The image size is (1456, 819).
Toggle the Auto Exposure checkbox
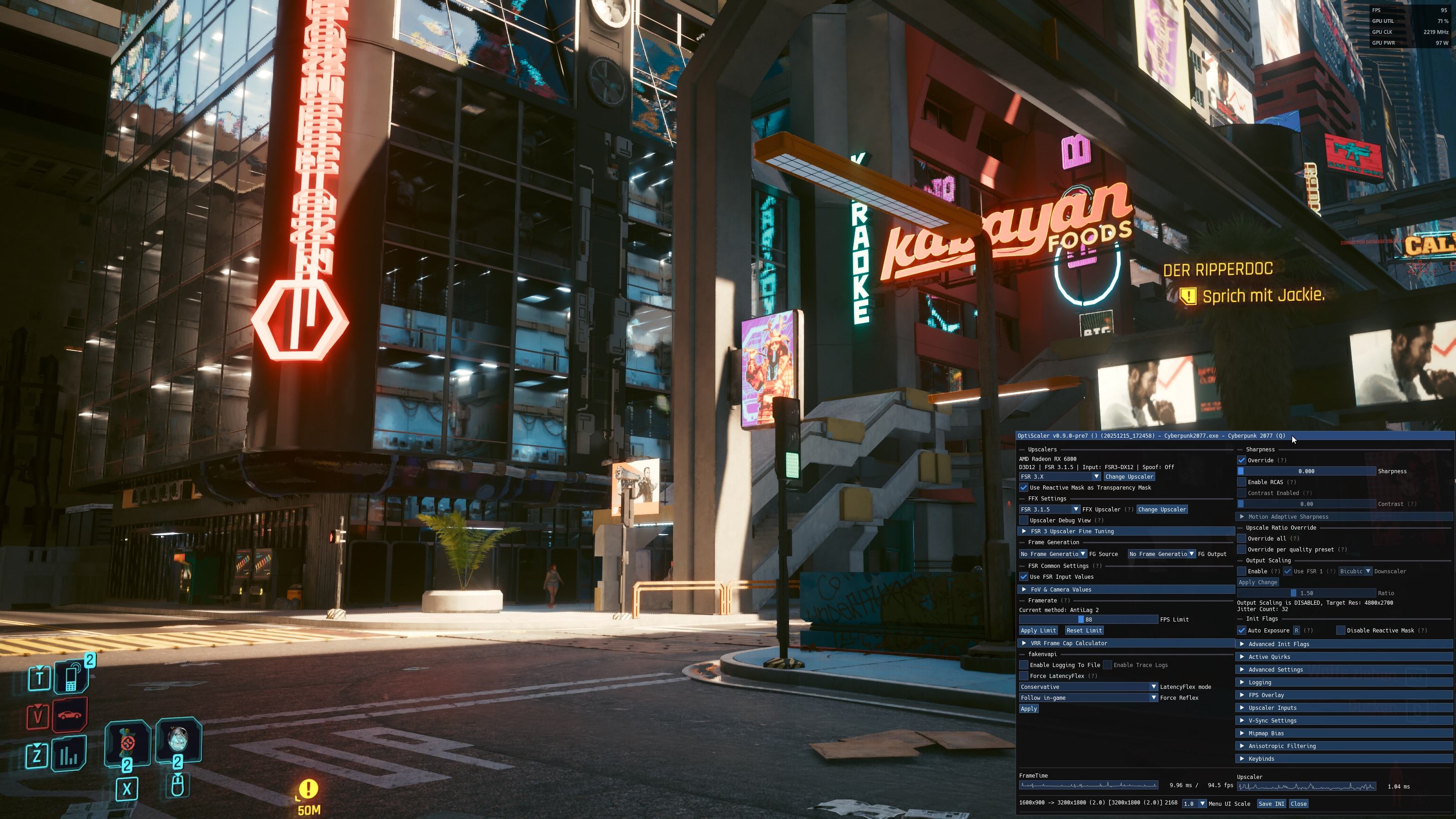point(1242,631)
